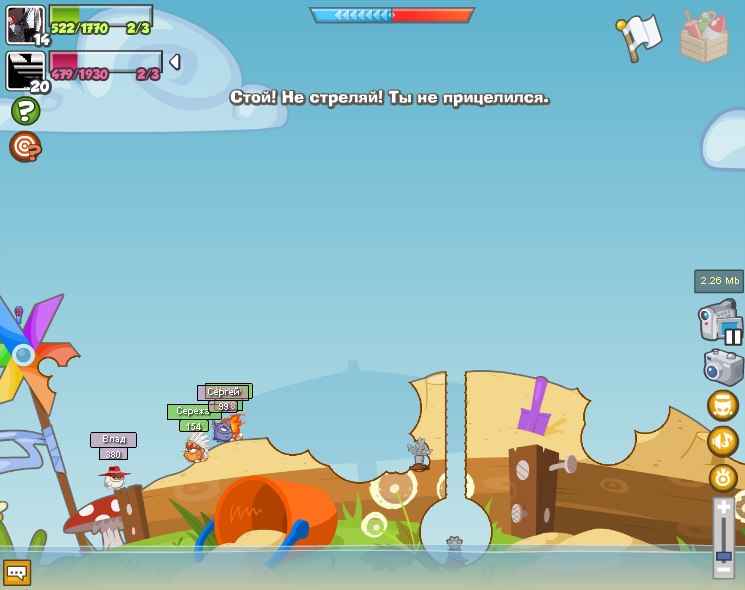Viewport: 745px width, 590px height.
Task: Click the white arrow beside the pink team bar
Action: coord(174,62)
